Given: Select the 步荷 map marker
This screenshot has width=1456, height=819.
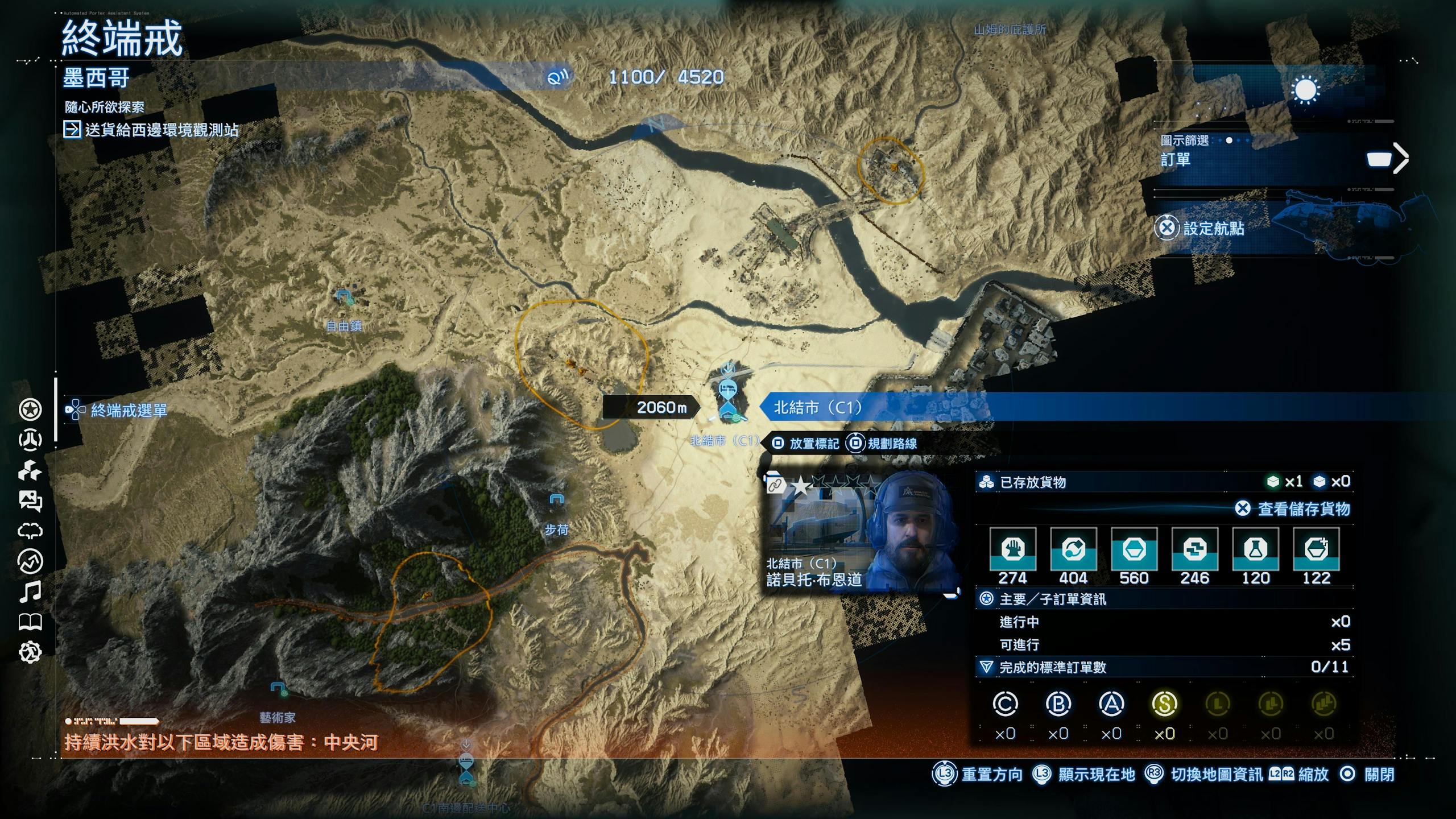Looking at the screenshot, I should pyautogui.click(x=556, y=500).
